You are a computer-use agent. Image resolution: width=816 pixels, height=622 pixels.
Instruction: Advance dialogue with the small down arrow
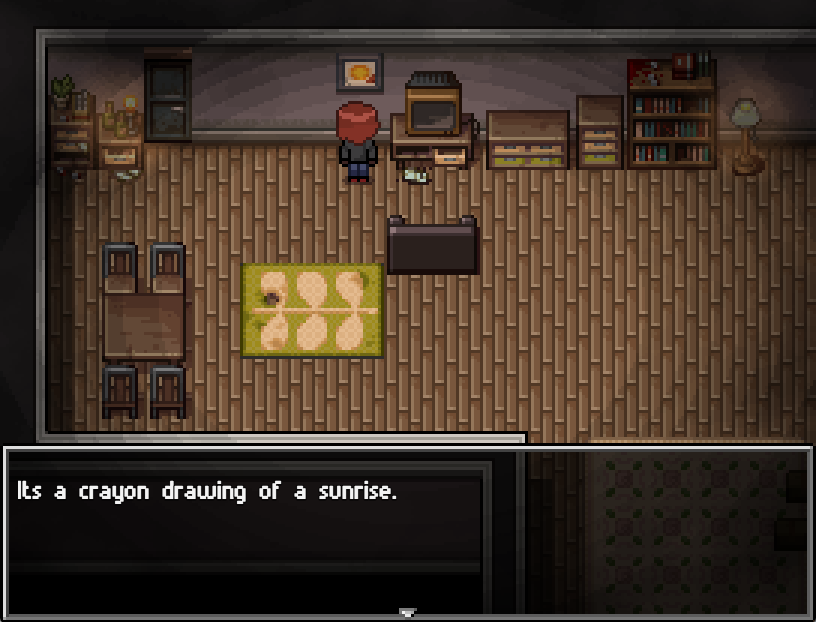pyautogui.click(x=407, y=612)
